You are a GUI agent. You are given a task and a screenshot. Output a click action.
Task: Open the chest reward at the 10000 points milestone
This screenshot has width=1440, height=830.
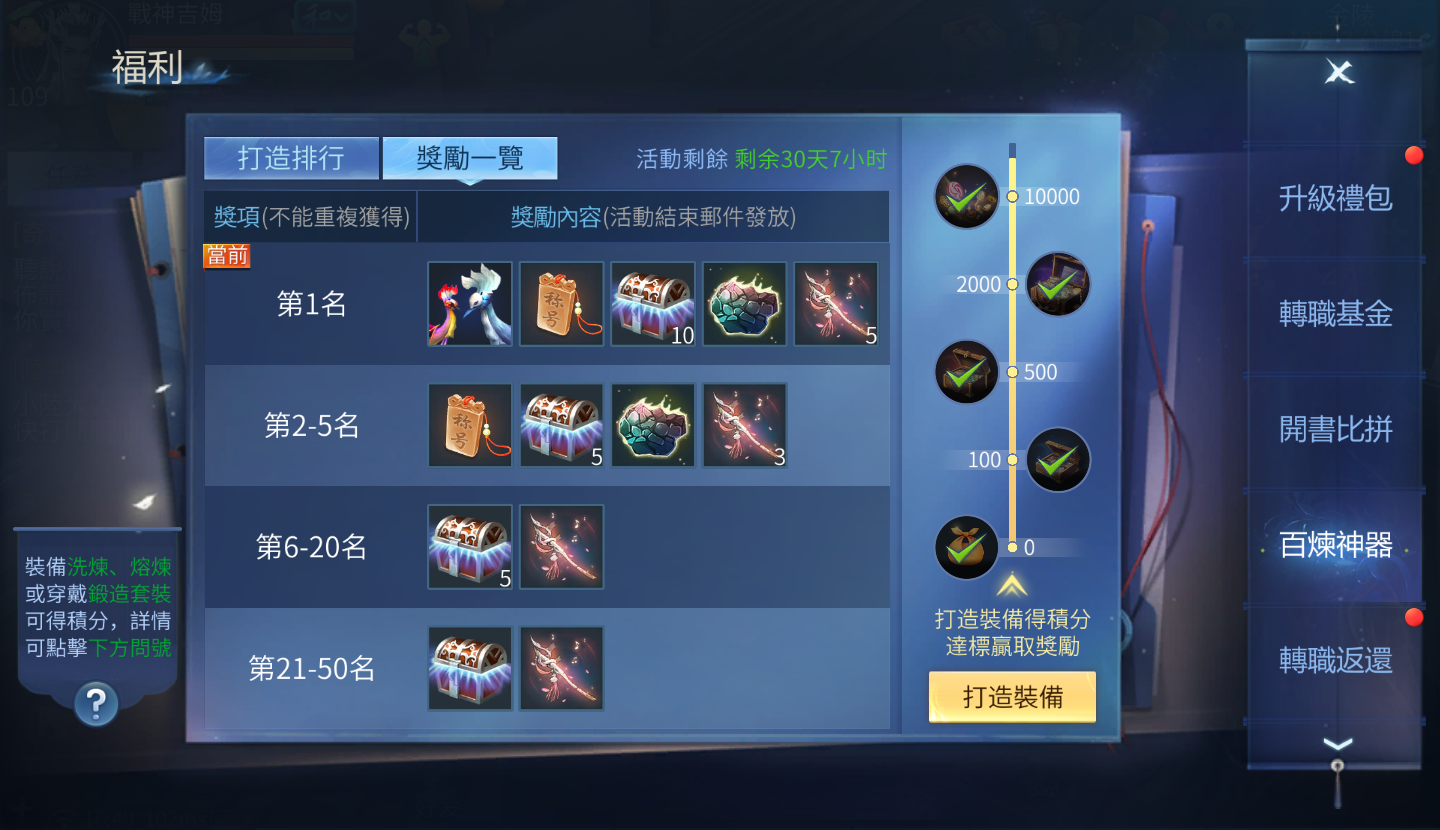point(966,196)
